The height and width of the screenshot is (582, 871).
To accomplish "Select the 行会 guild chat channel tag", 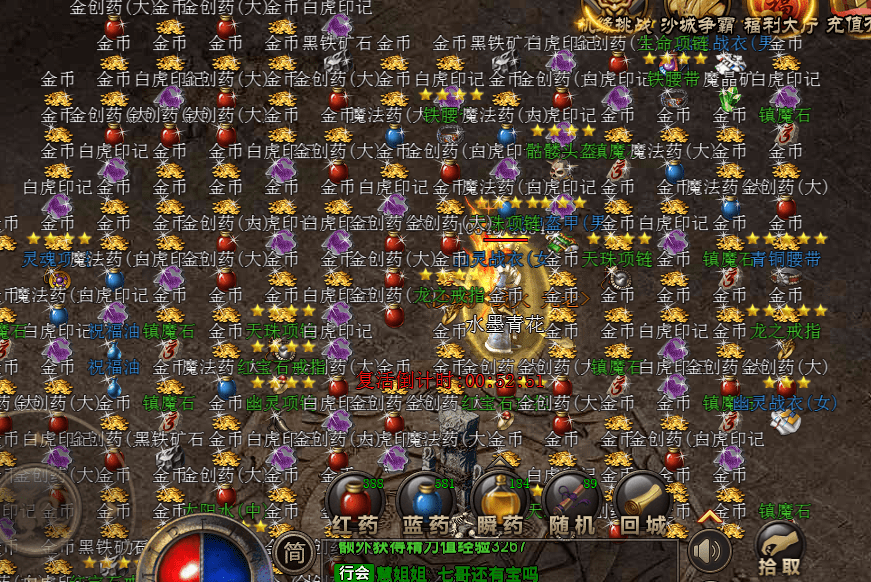I will [x=352, y=573].
